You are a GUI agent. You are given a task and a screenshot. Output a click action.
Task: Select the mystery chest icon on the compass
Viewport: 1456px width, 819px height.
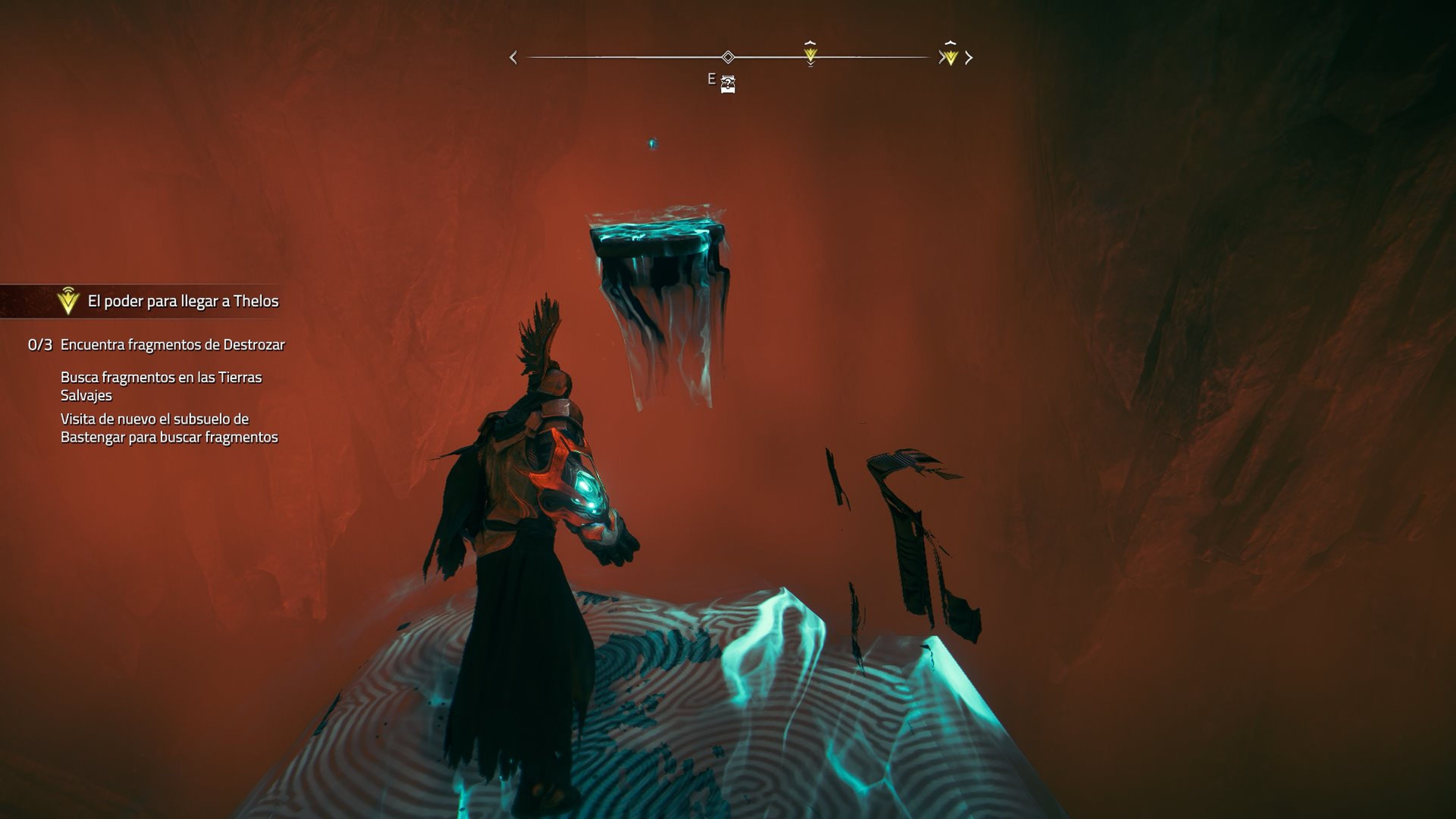coord(728,84)
